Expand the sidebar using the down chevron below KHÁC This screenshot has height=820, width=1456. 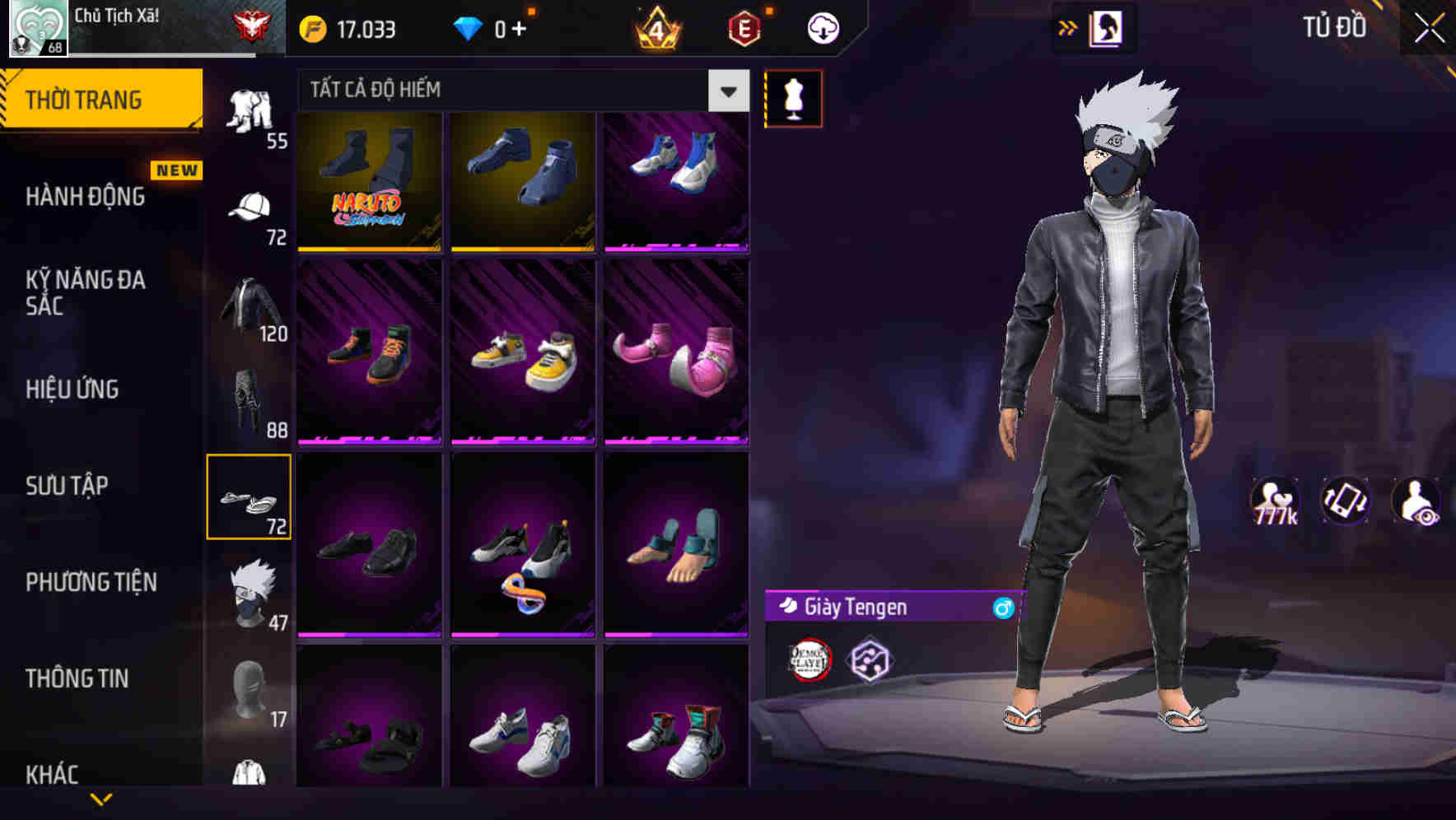coord(102,799)
